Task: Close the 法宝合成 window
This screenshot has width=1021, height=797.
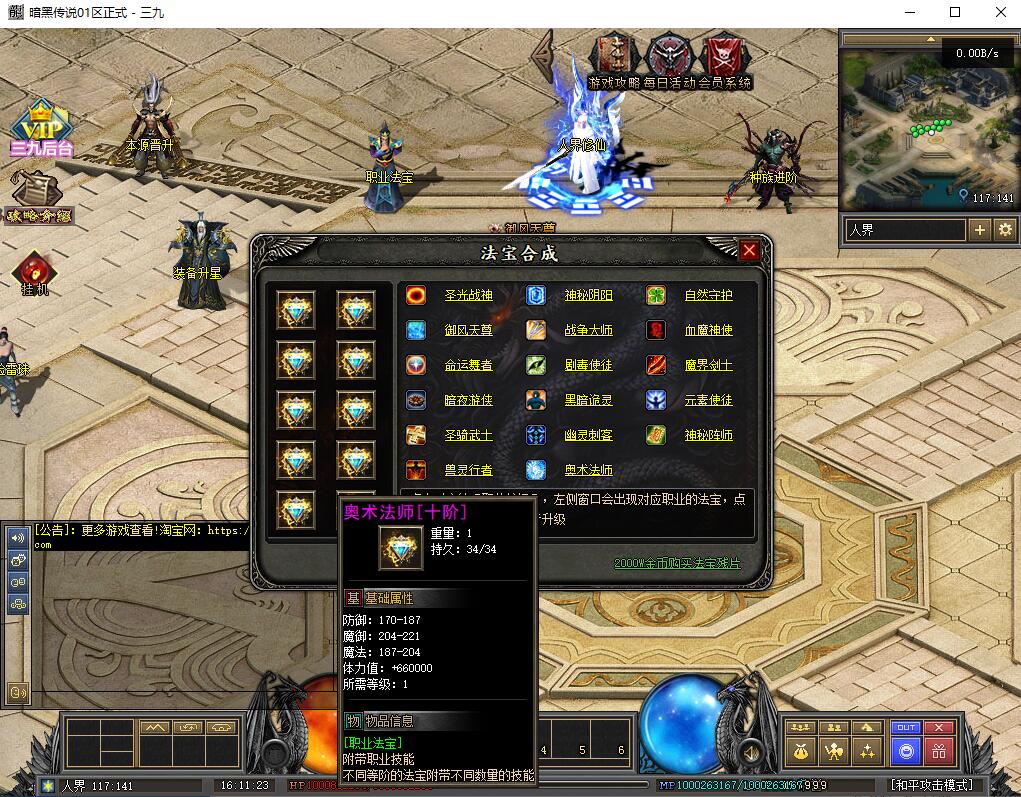Action: 749,250
